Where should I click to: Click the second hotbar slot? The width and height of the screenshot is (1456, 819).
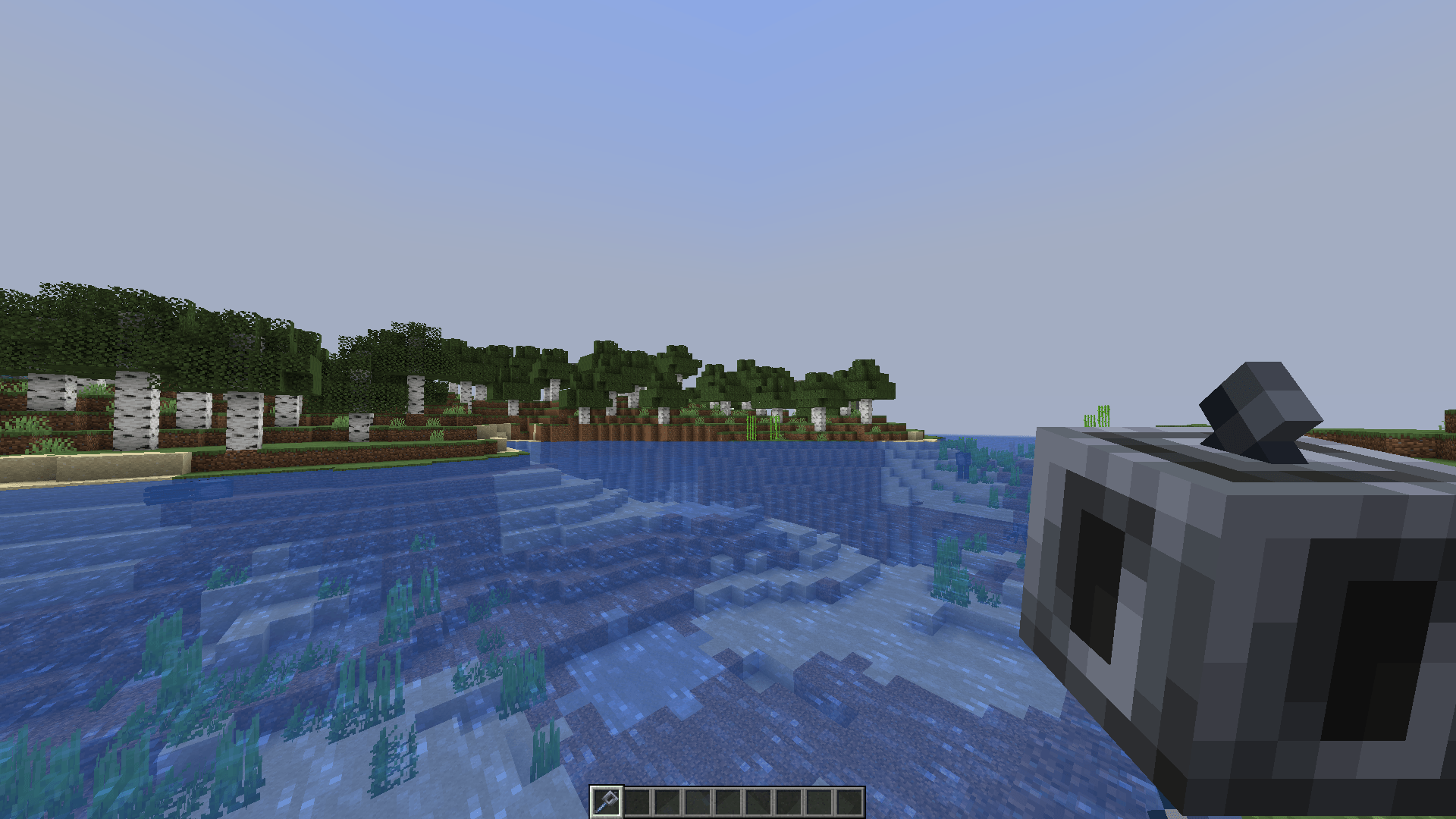click(x=639, y=802)
